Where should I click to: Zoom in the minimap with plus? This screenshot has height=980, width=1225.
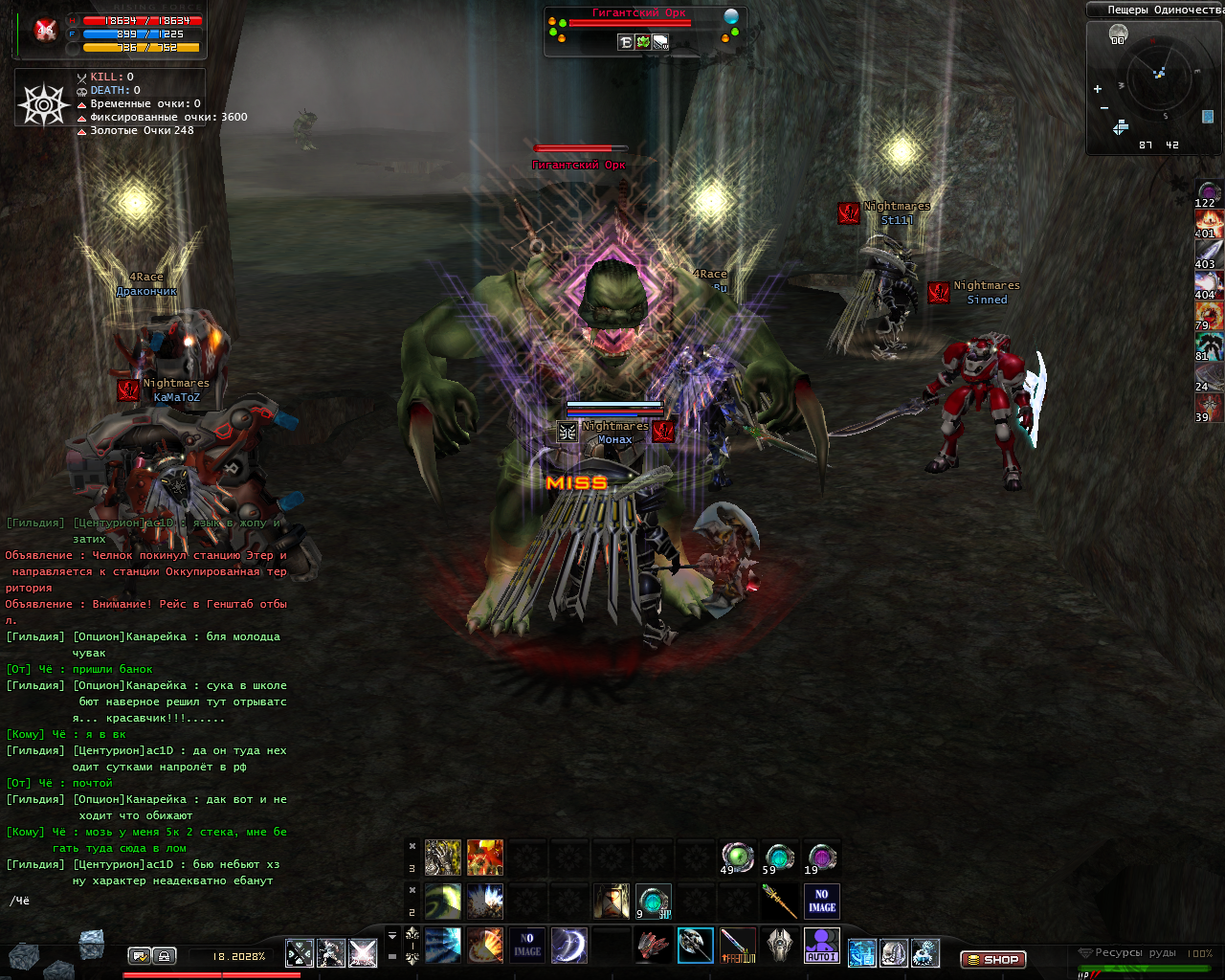click(x=1098, y=89)
